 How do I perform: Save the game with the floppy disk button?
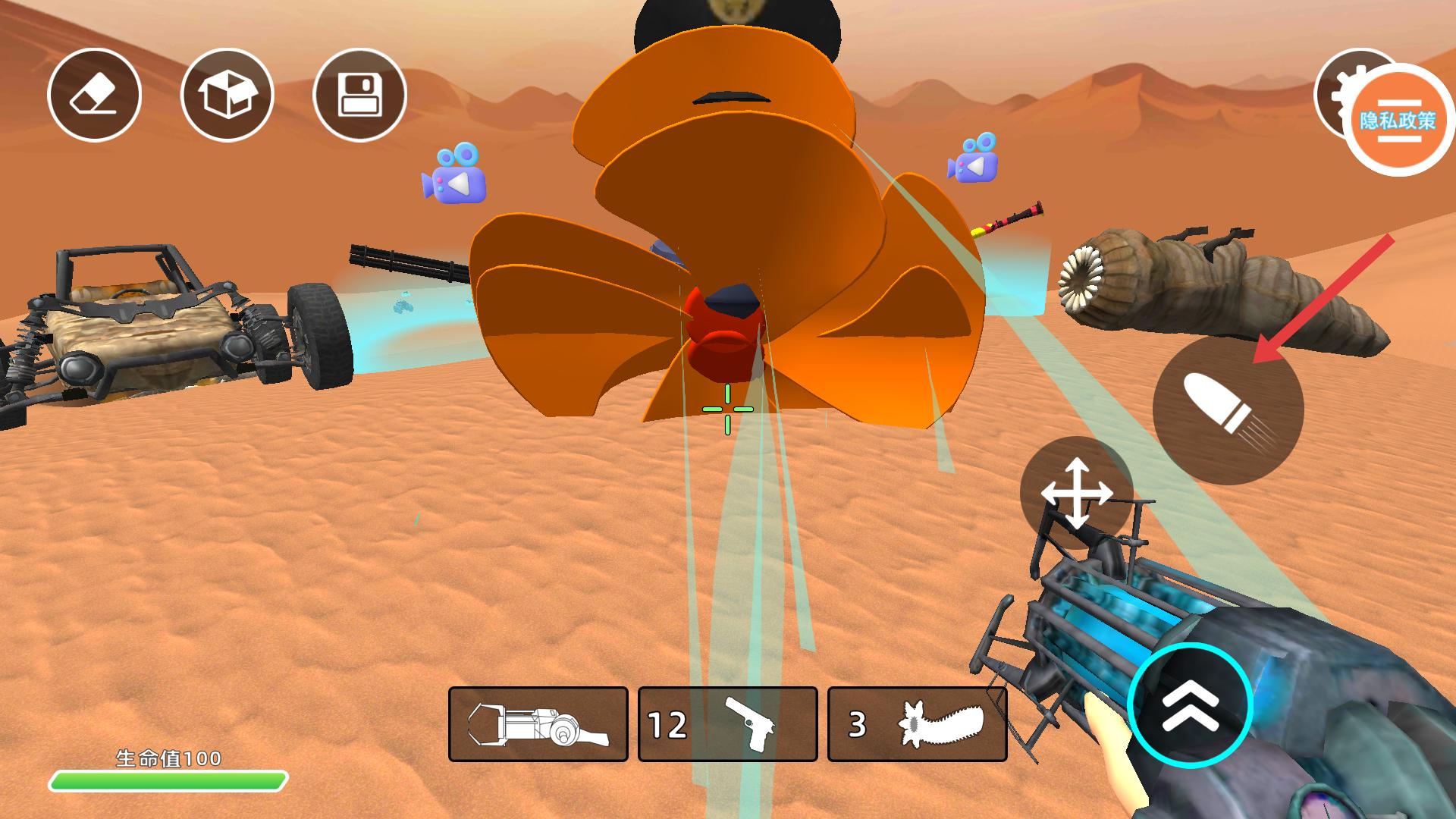click(359, 95)
